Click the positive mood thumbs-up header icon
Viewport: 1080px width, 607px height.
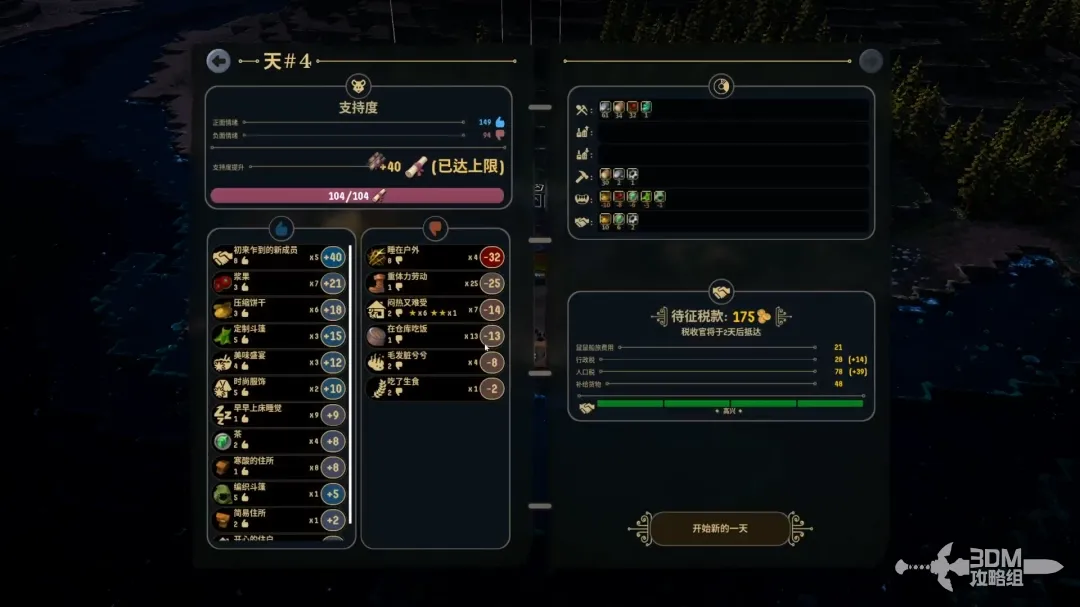(281, 228)
